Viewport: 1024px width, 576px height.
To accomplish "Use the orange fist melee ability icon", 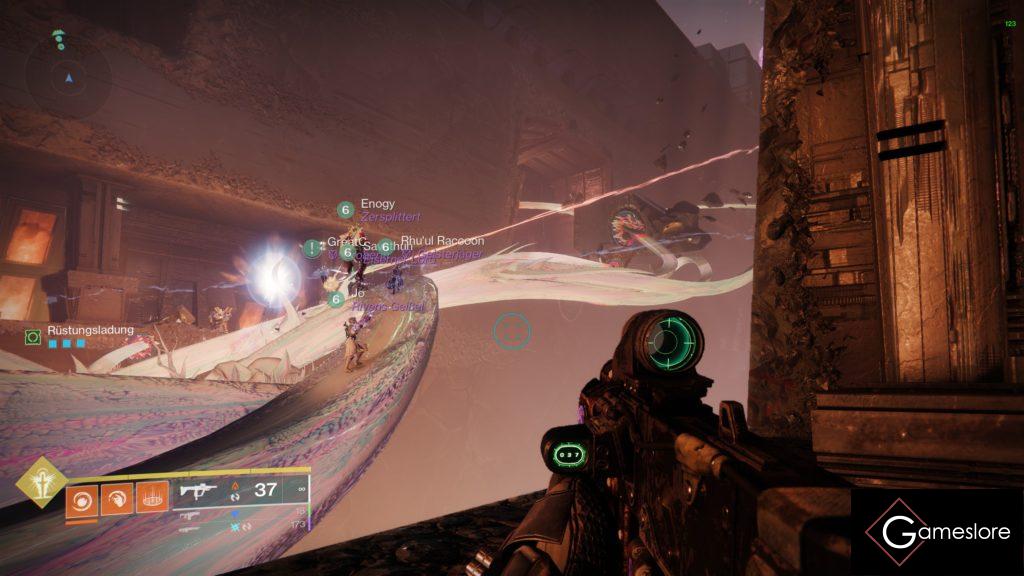I will [116, 498].
